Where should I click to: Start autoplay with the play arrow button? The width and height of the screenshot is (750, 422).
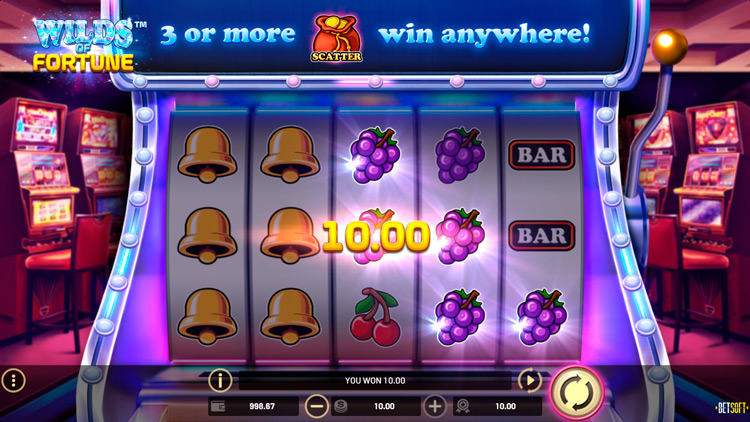point(529,380)
